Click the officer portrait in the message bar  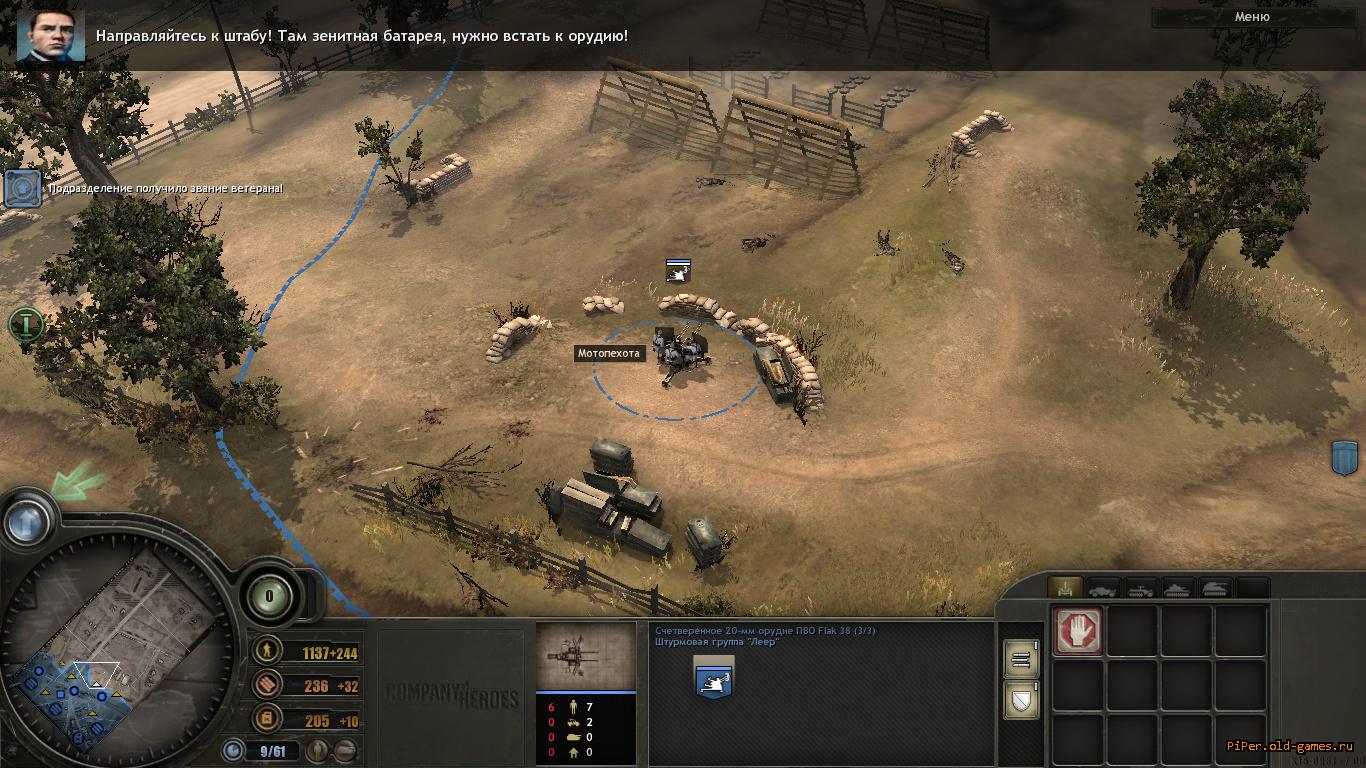point(50,36)
